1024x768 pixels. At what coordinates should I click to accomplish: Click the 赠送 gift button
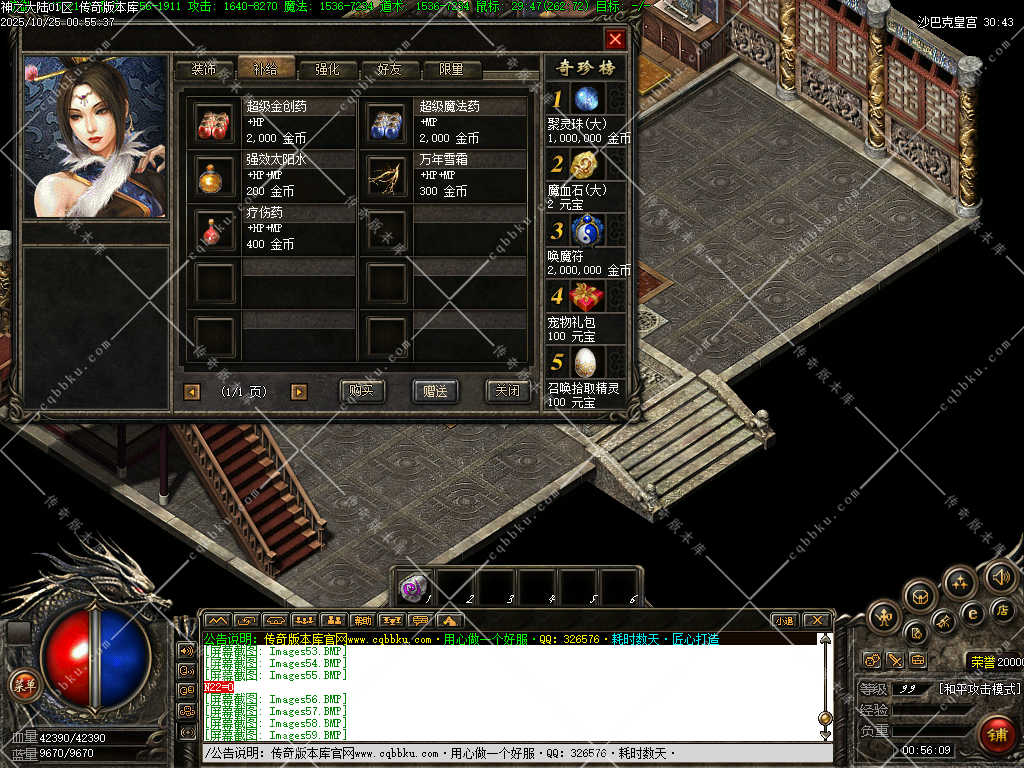435,391
